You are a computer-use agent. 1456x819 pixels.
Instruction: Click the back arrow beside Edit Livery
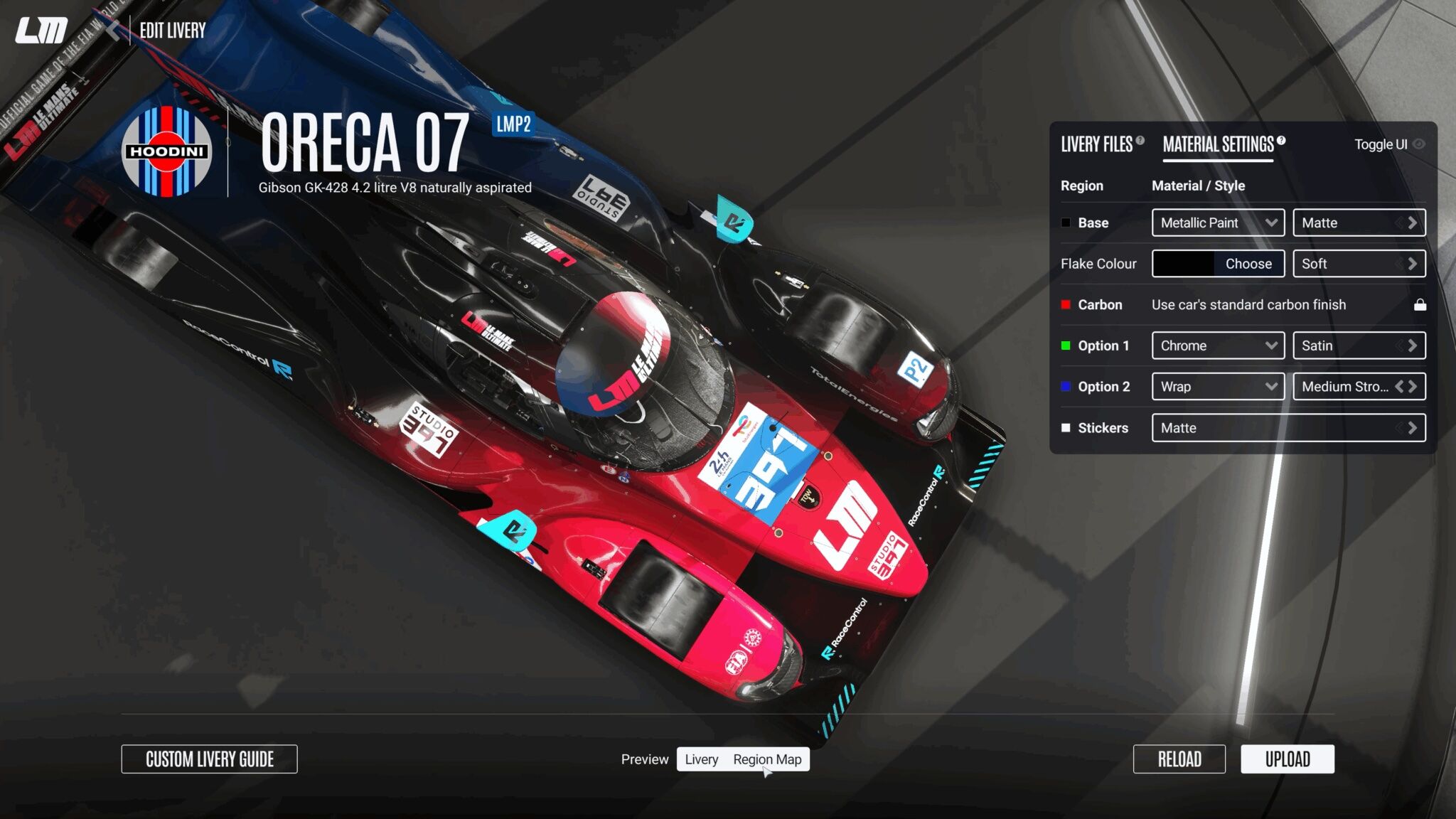click(114, 31)
